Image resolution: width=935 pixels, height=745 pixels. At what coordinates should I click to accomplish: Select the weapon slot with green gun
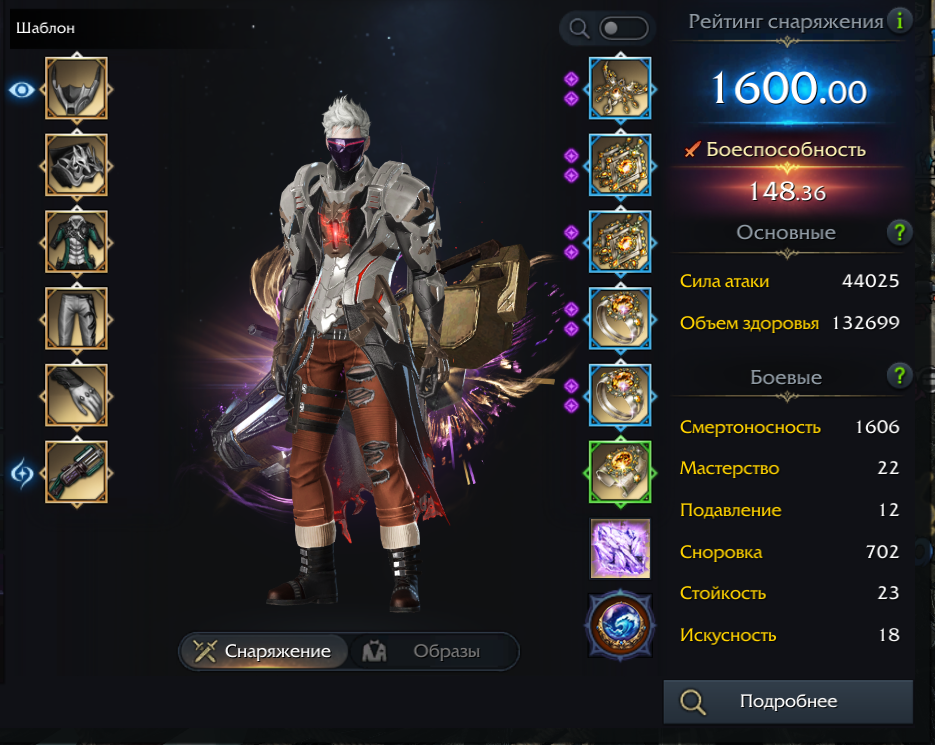pos(76,473)
